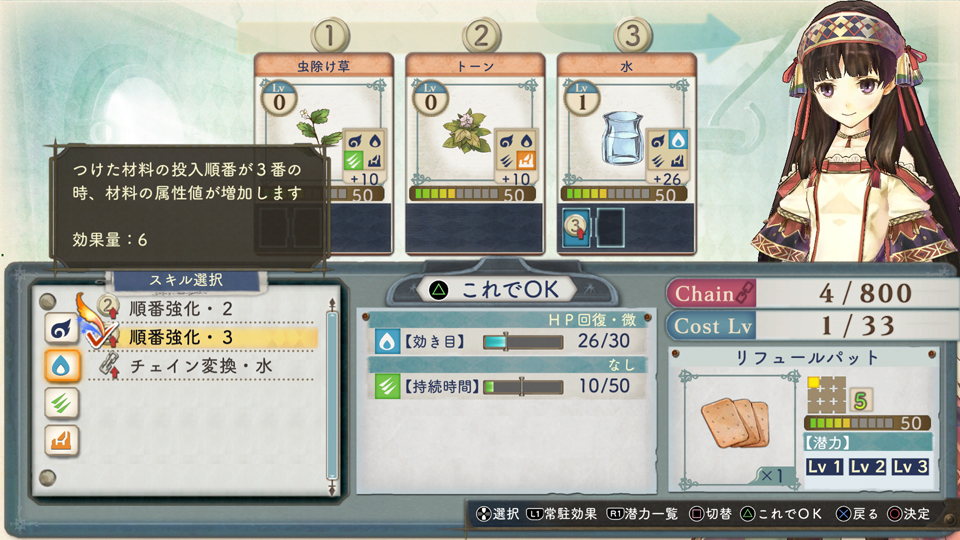Select the Lv 1 potential slot
This screenshot has width=960, height=540.
825,467
